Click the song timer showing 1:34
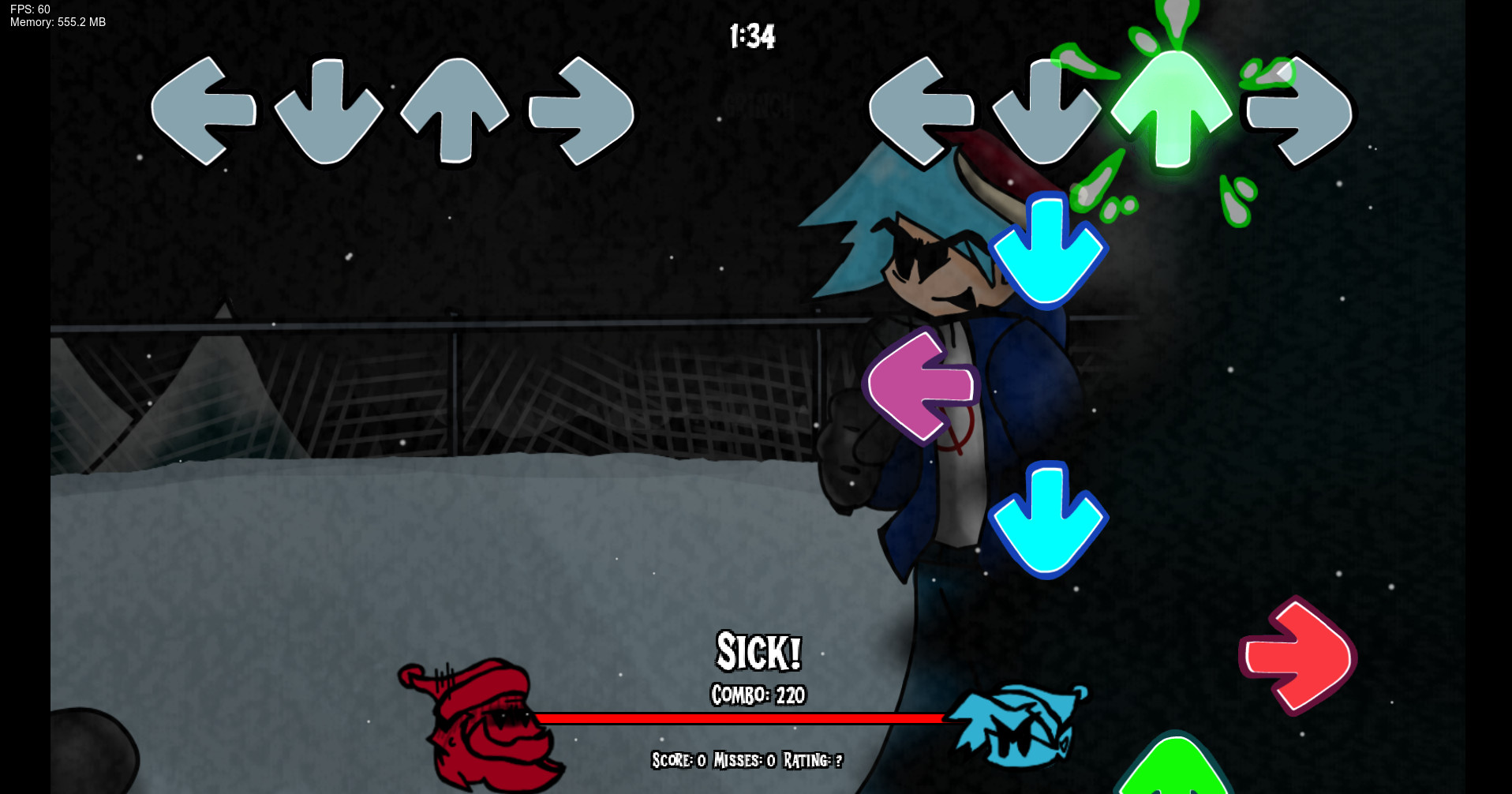1512x794 pixels. [751, 36]
